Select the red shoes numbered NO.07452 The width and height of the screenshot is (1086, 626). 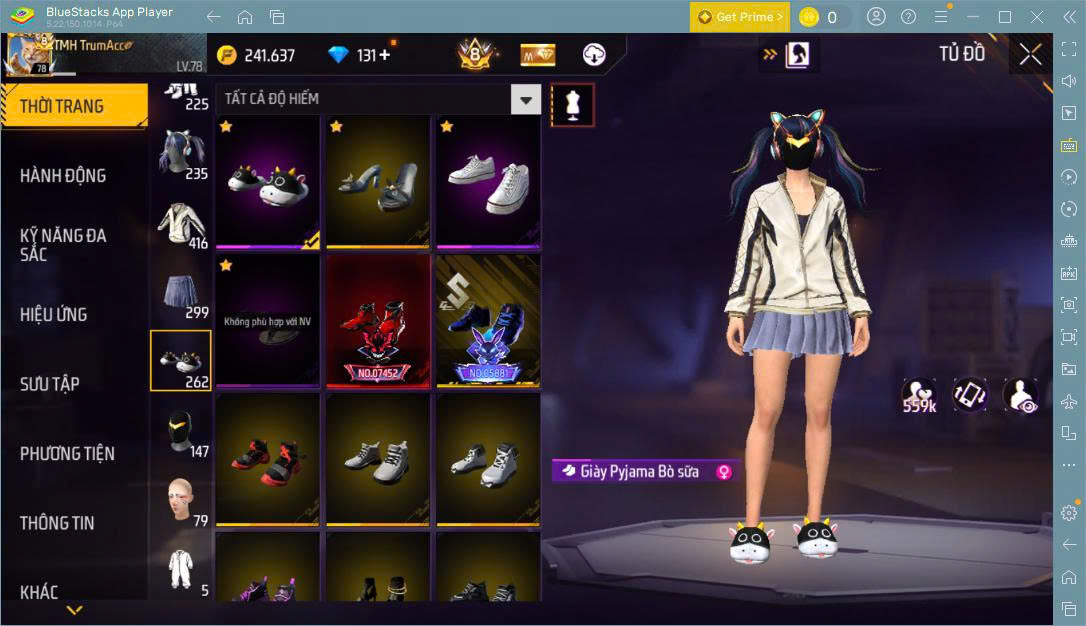pyautogui.click(x=378, y=320)
